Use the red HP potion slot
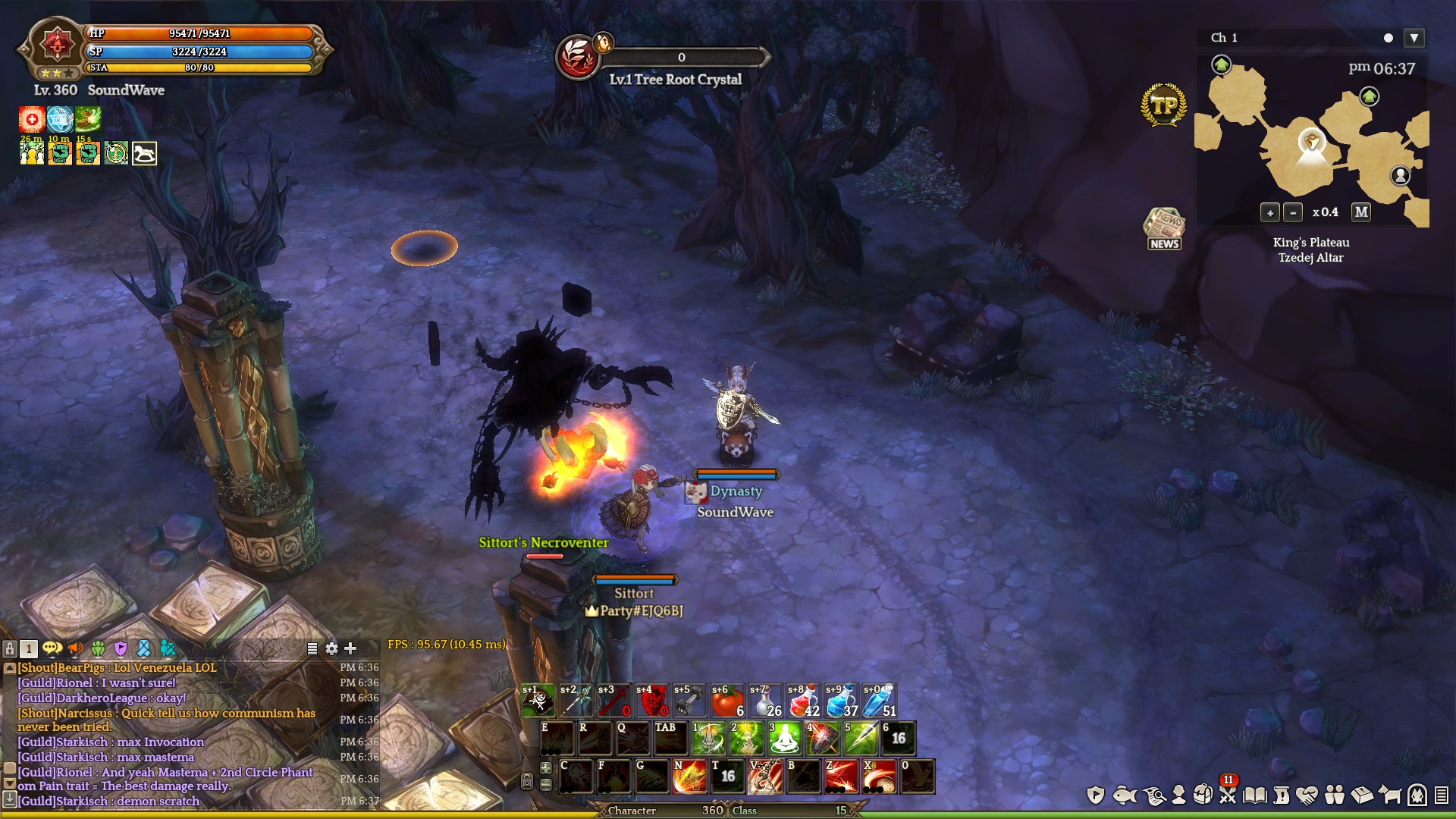The width and height of the screenshot is (1456, 819). 803,701
